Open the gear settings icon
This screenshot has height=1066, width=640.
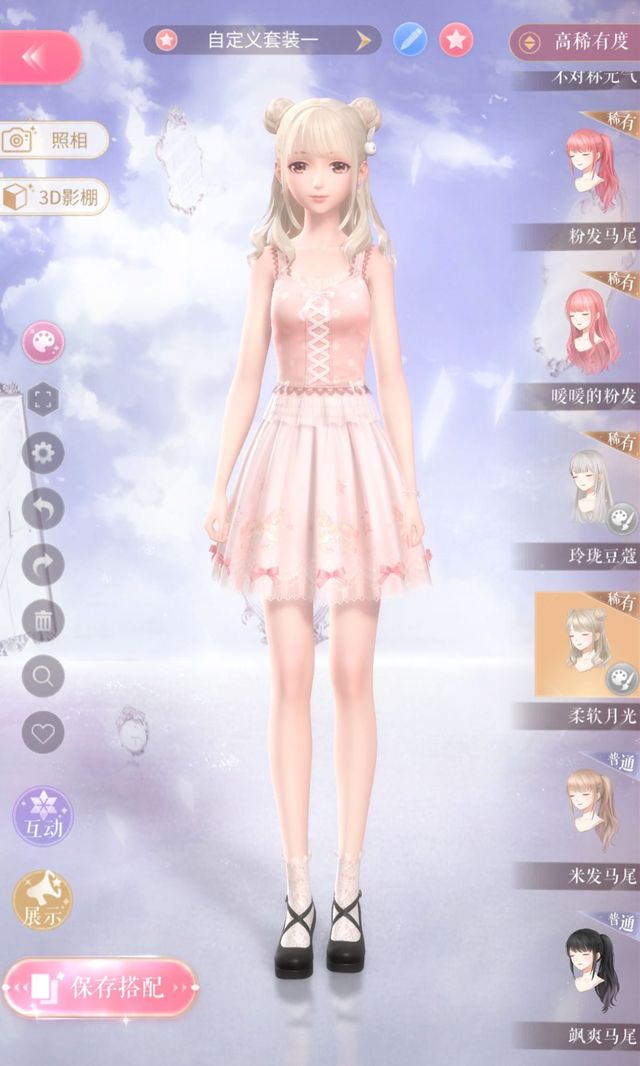pos(43,454)
